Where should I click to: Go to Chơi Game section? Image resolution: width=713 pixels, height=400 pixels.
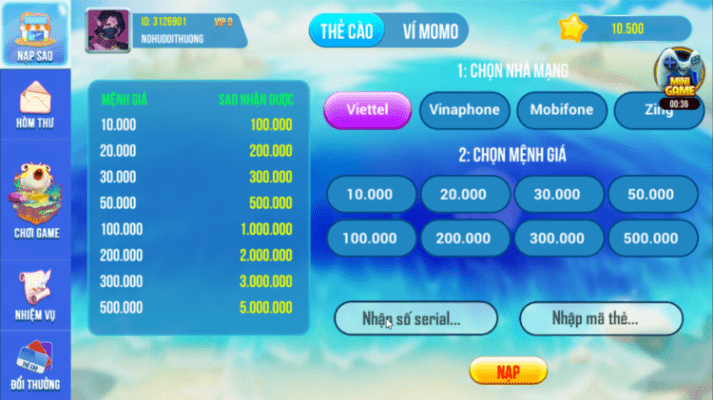(x=35, y=203)
